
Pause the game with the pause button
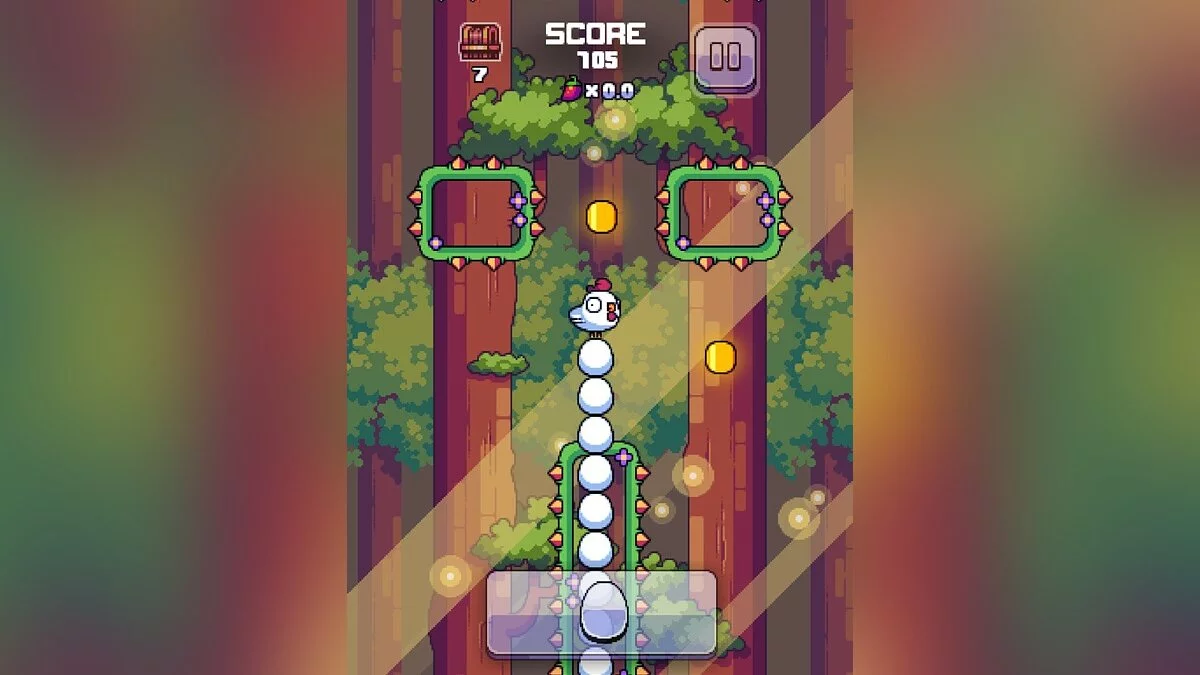pos(726,58)
